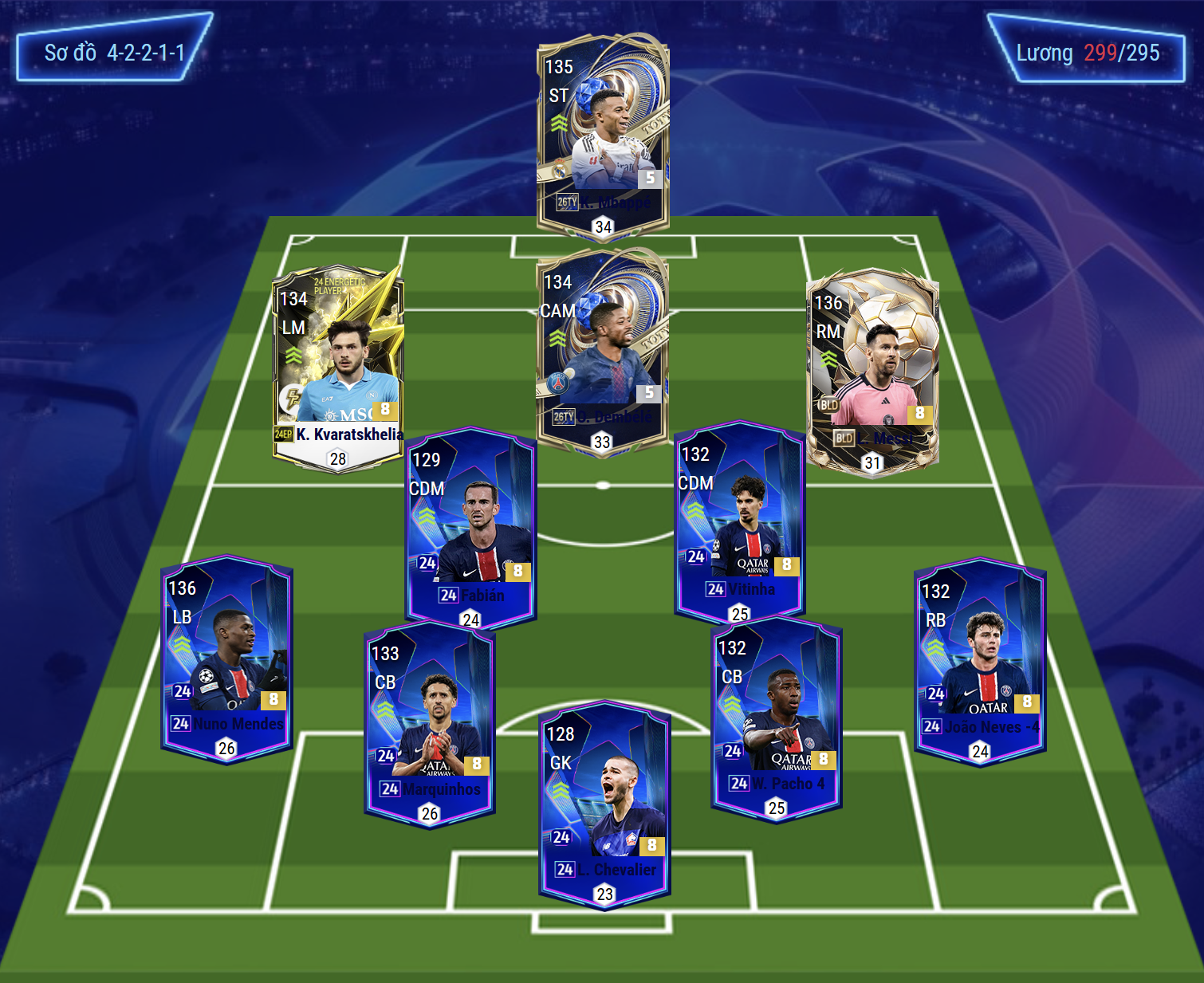Viewport: 1204px width, 983px height.
Task: Choose the Kvaratskhelia LM card
Action: (338, 368)
